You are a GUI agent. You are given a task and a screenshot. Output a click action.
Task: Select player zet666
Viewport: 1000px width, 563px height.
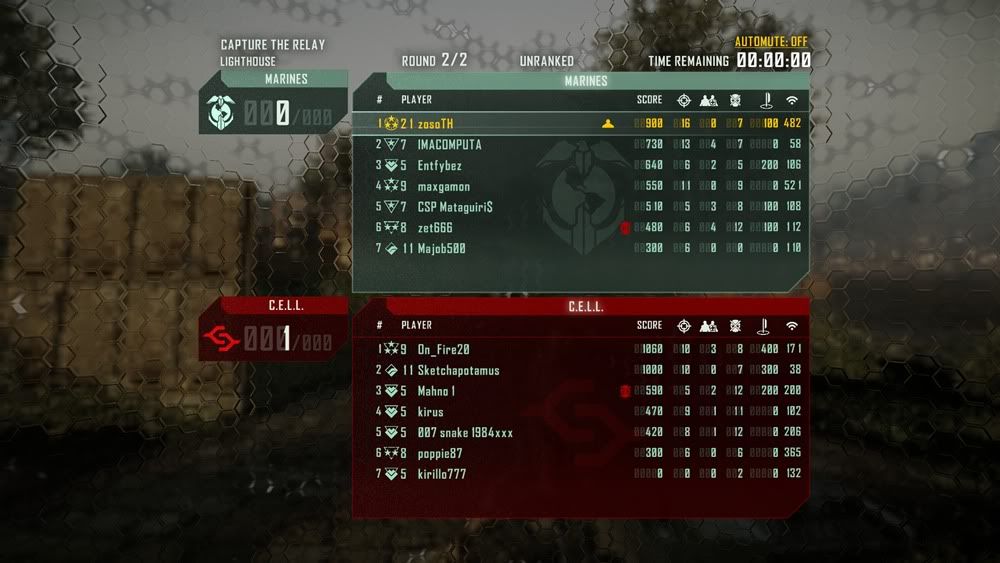coord(435,228)
